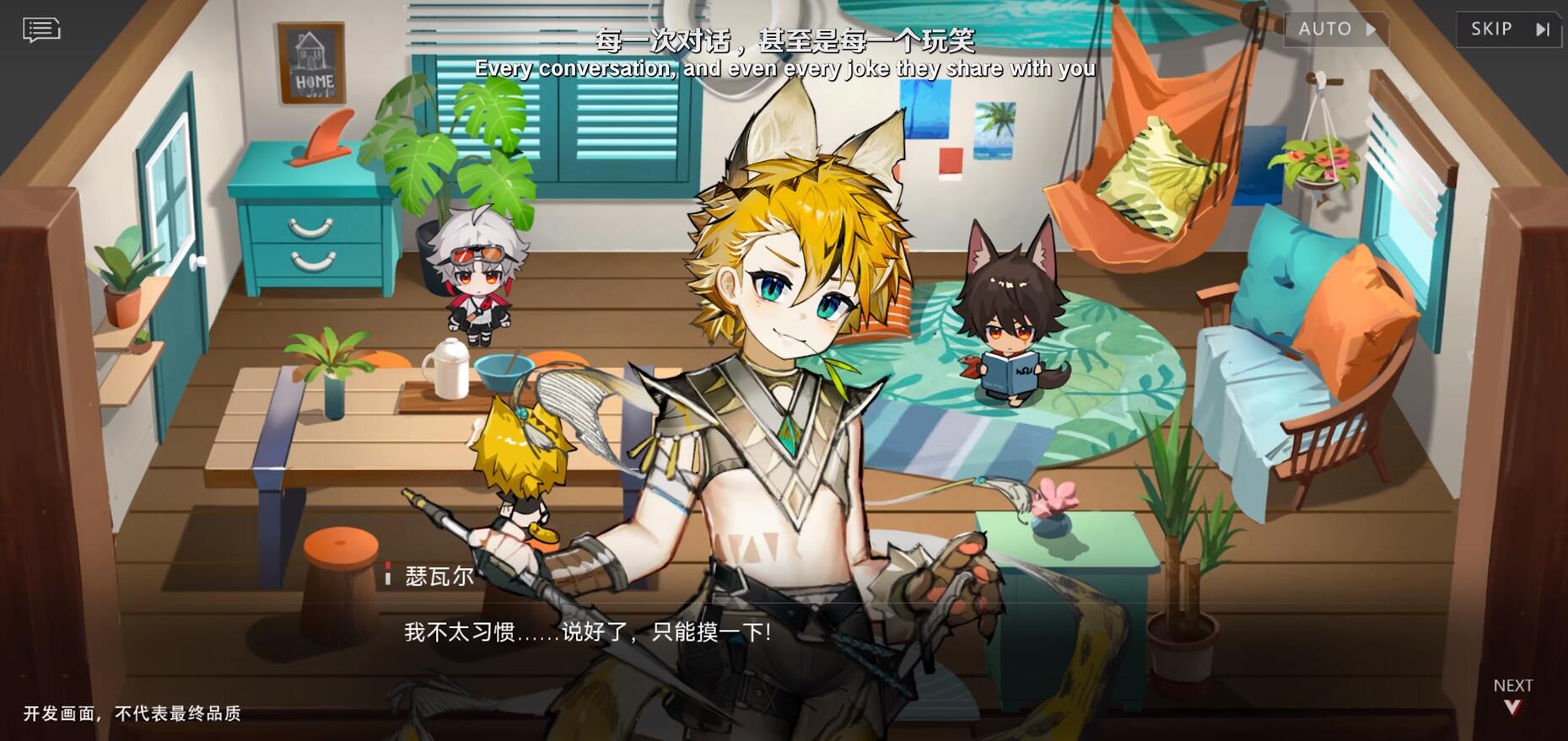Click the English subtitle translation line
Screen dimensions: 1568x741
pyautogui.click(x=784, y=68)
